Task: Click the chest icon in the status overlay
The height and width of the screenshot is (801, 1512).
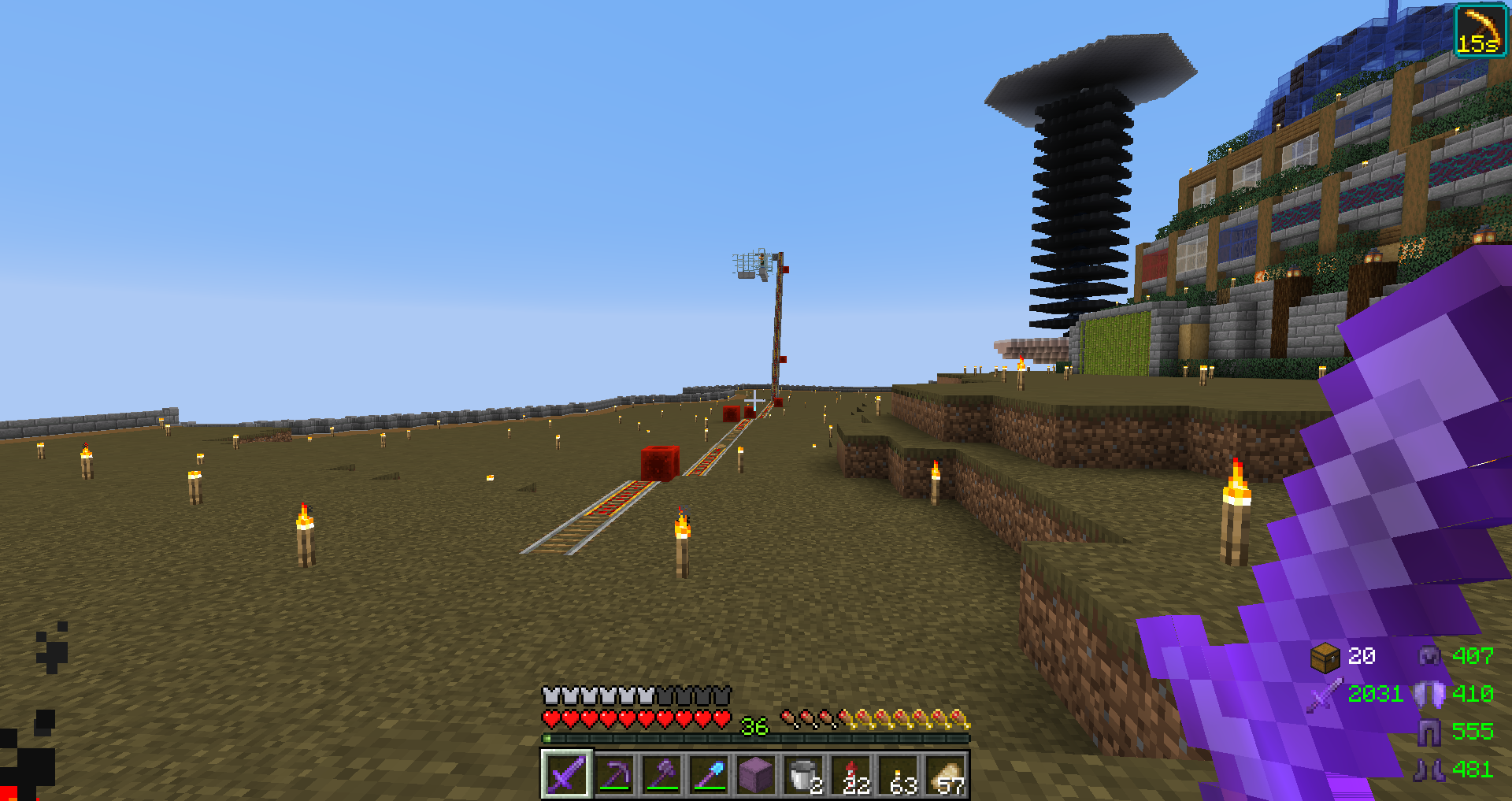Action: click(x=1325, y=656)
